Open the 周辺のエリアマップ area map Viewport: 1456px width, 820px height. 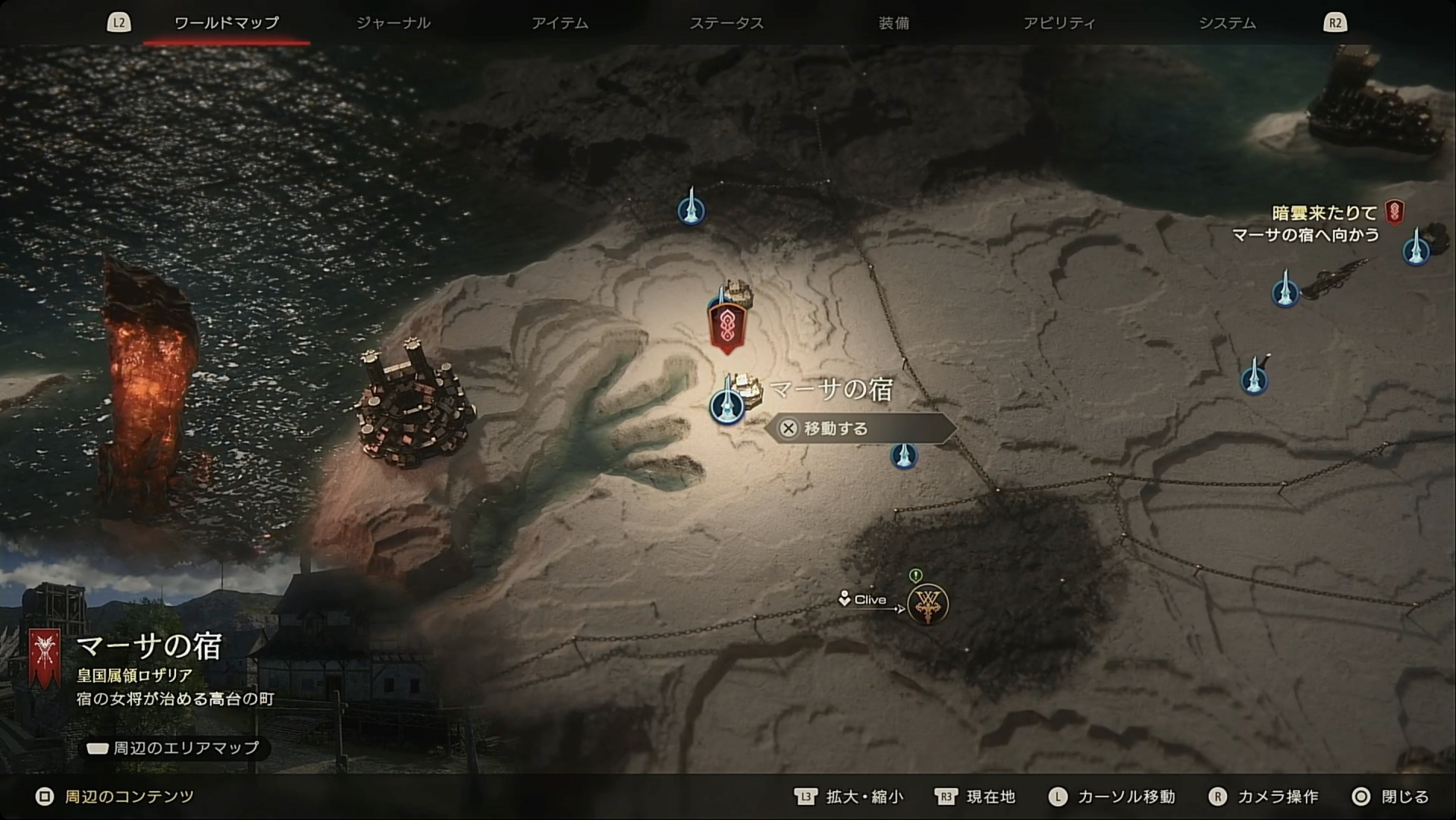(174, 748)
